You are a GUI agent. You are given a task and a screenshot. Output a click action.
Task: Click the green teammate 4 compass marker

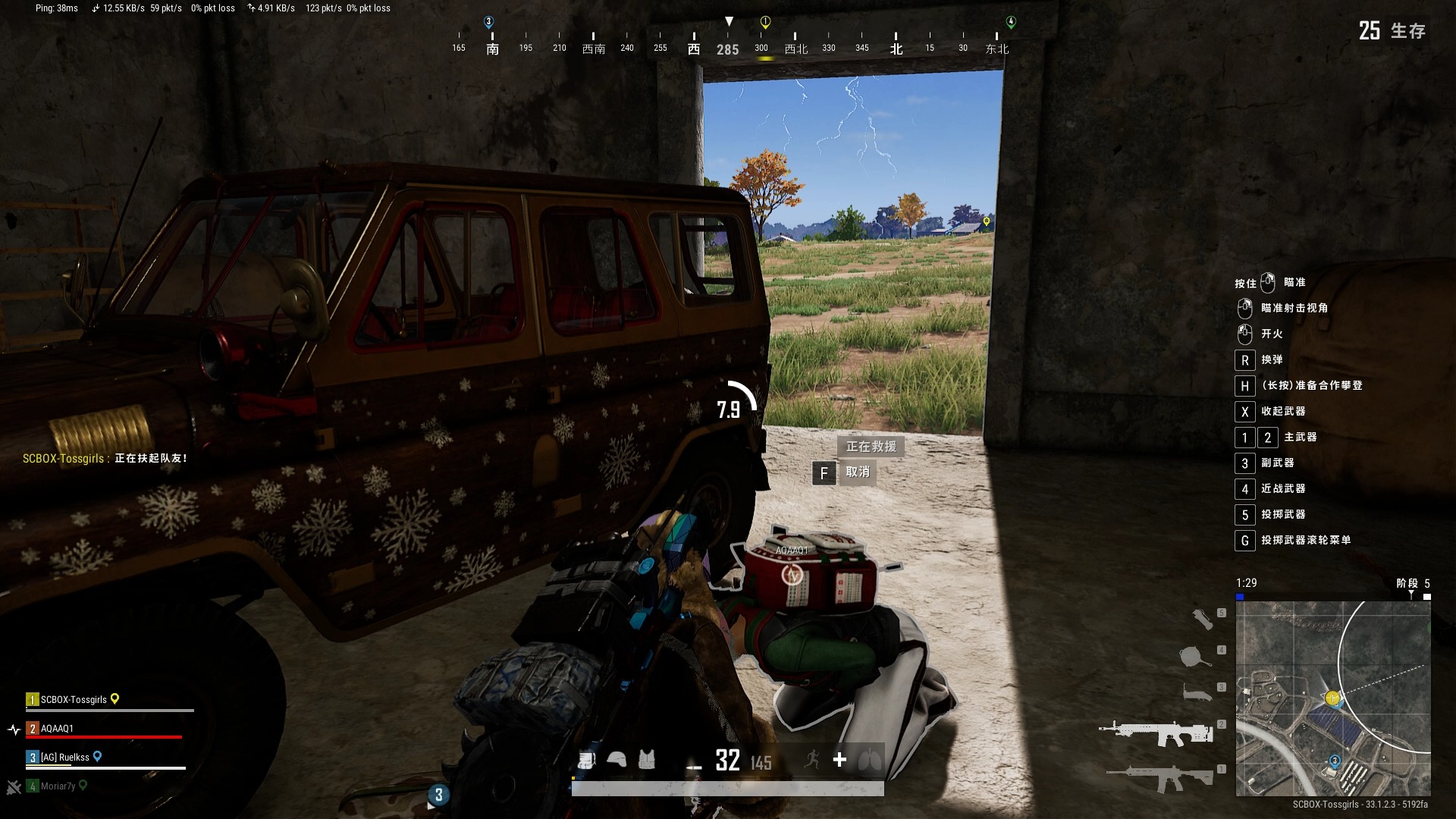[1010, 22]
